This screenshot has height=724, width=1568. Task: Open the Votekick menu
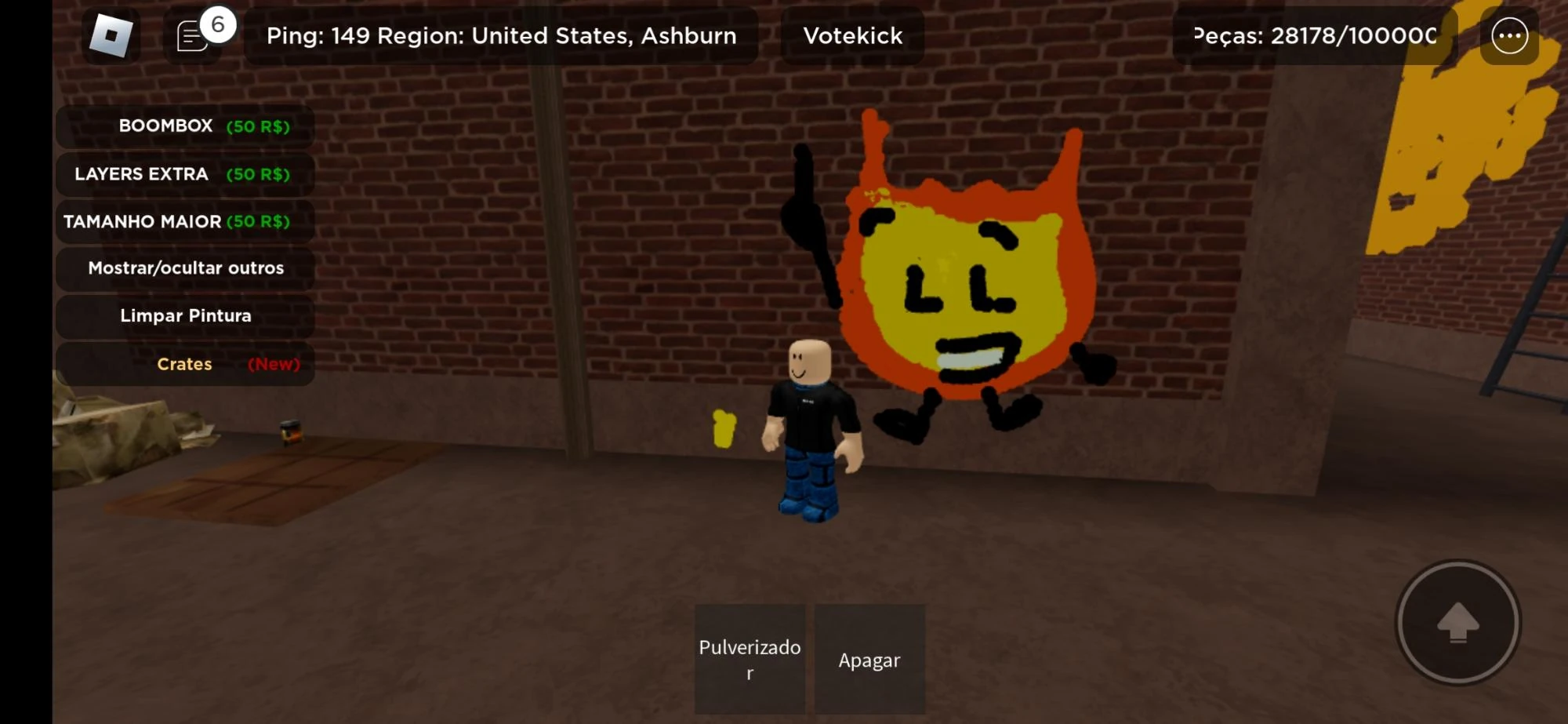[851, 35]
